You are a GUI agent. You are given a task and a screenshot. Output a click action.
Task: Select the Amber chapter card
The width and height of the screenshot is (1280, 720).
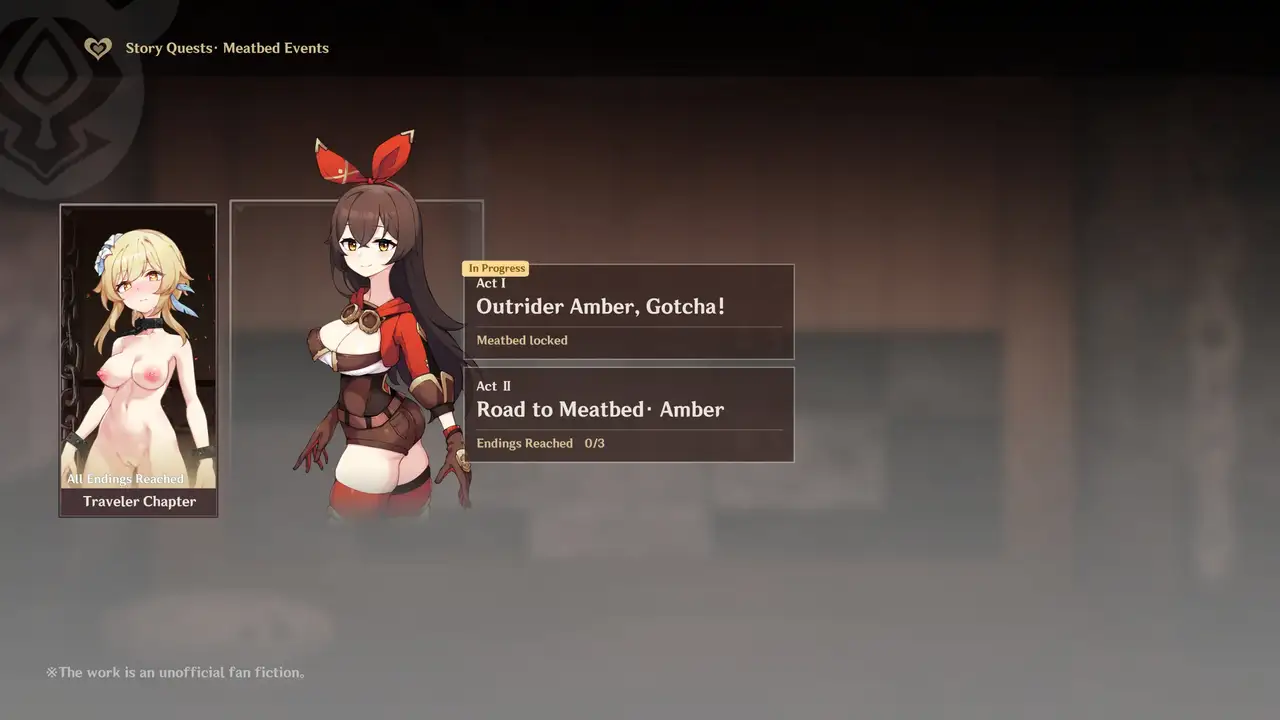pyautogui.click(x=356, y=360)
